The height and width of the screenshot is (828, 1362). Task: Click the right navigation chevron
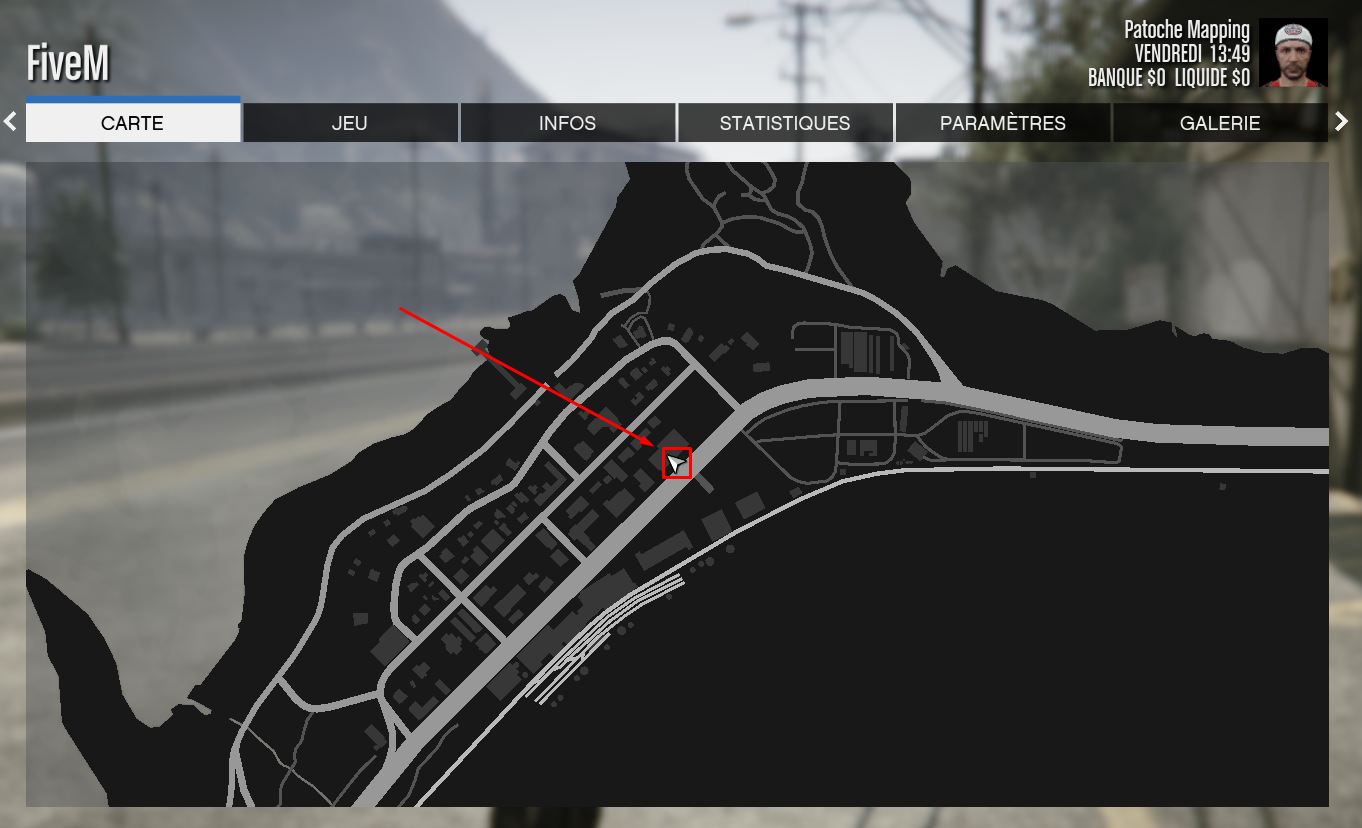(x=1342, y=121)
